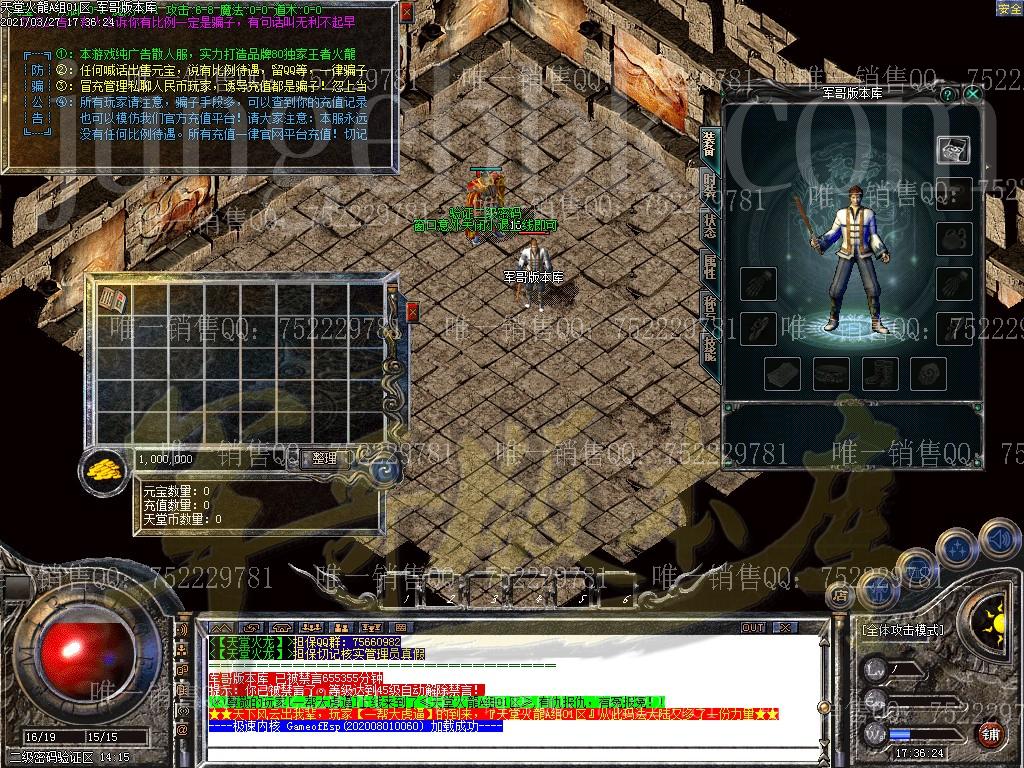1024x768 pixels.
Task: Switch to the 状态 status tab
Action: 709,225
